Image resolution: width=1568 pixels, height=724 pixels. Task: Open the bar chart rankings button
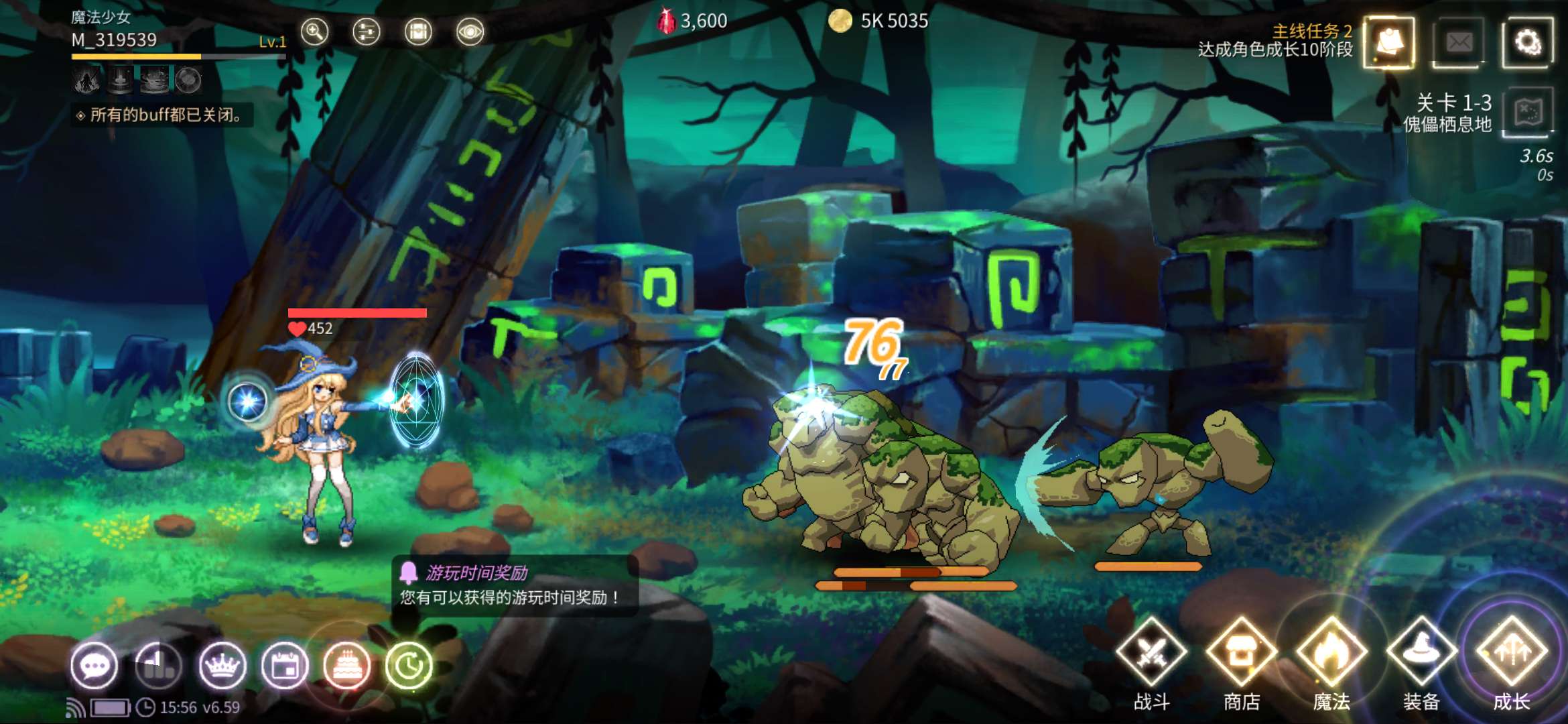(158, 666)
